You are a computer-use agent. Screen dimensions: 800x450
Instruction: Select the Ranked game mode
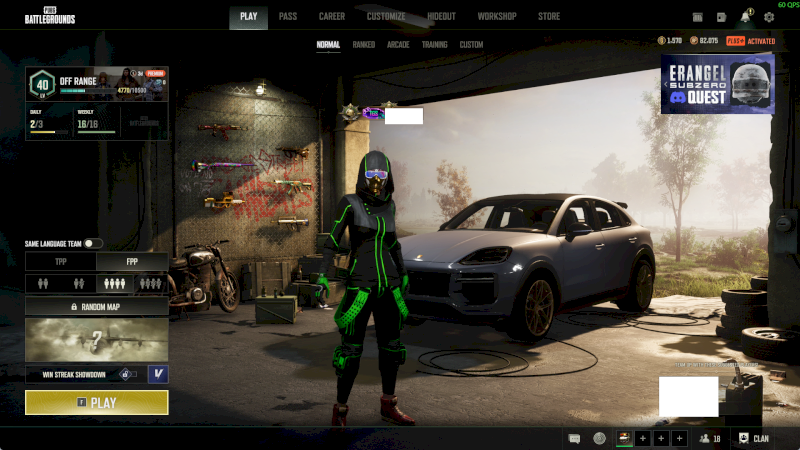[x=364, y=45]
